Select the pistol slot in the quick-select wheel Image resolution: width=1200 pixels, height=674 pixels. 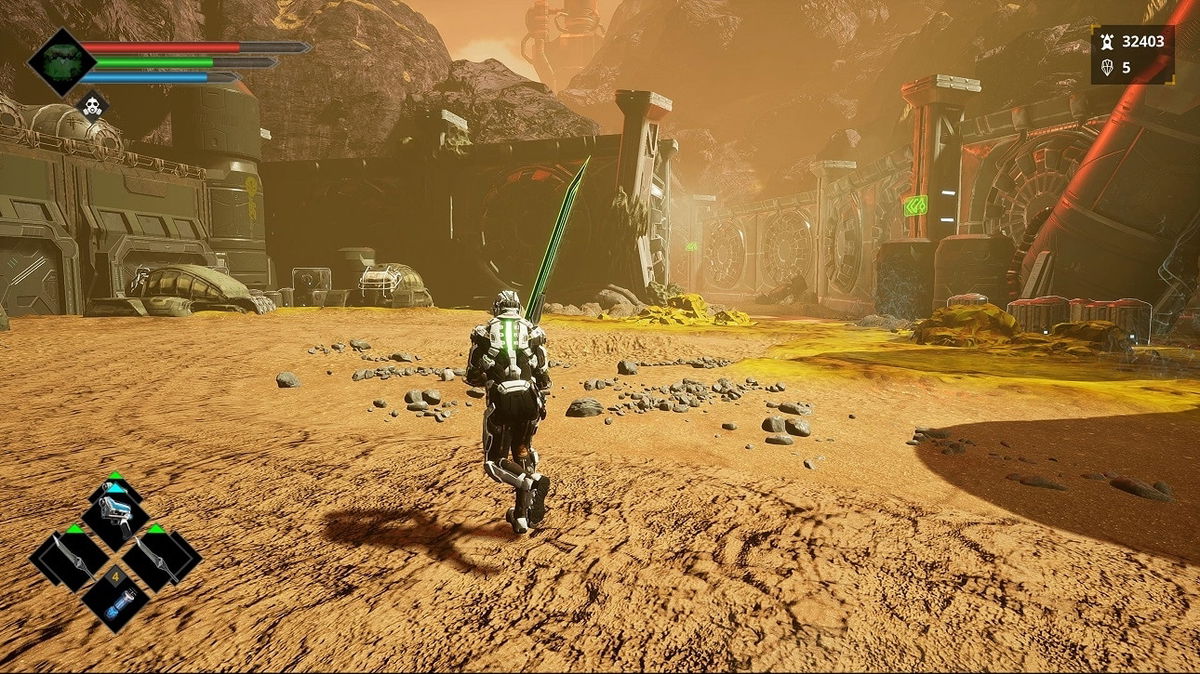pos(115,513)
